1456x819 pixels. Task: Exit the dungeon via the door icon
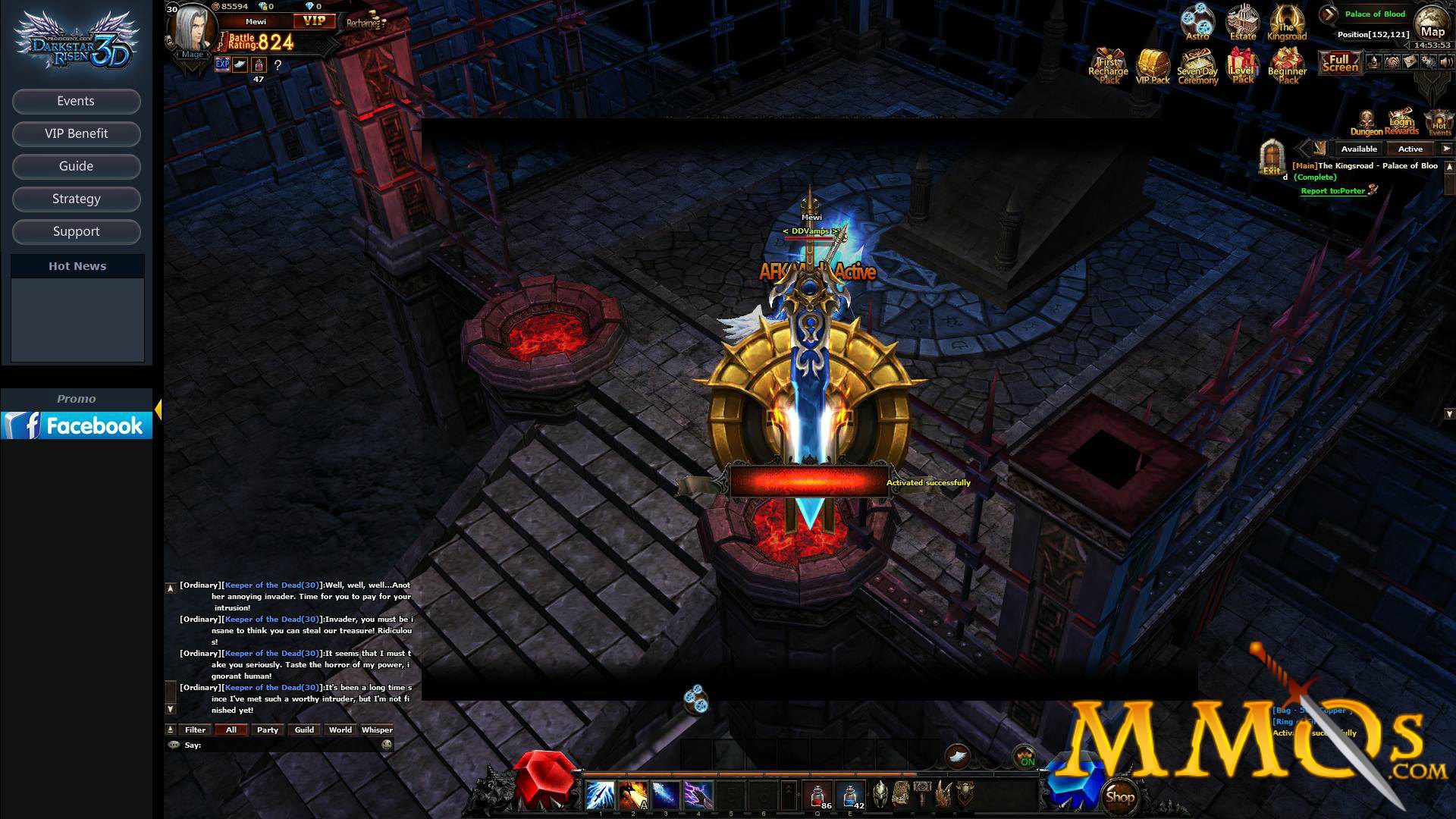[x=1271, y=157]
